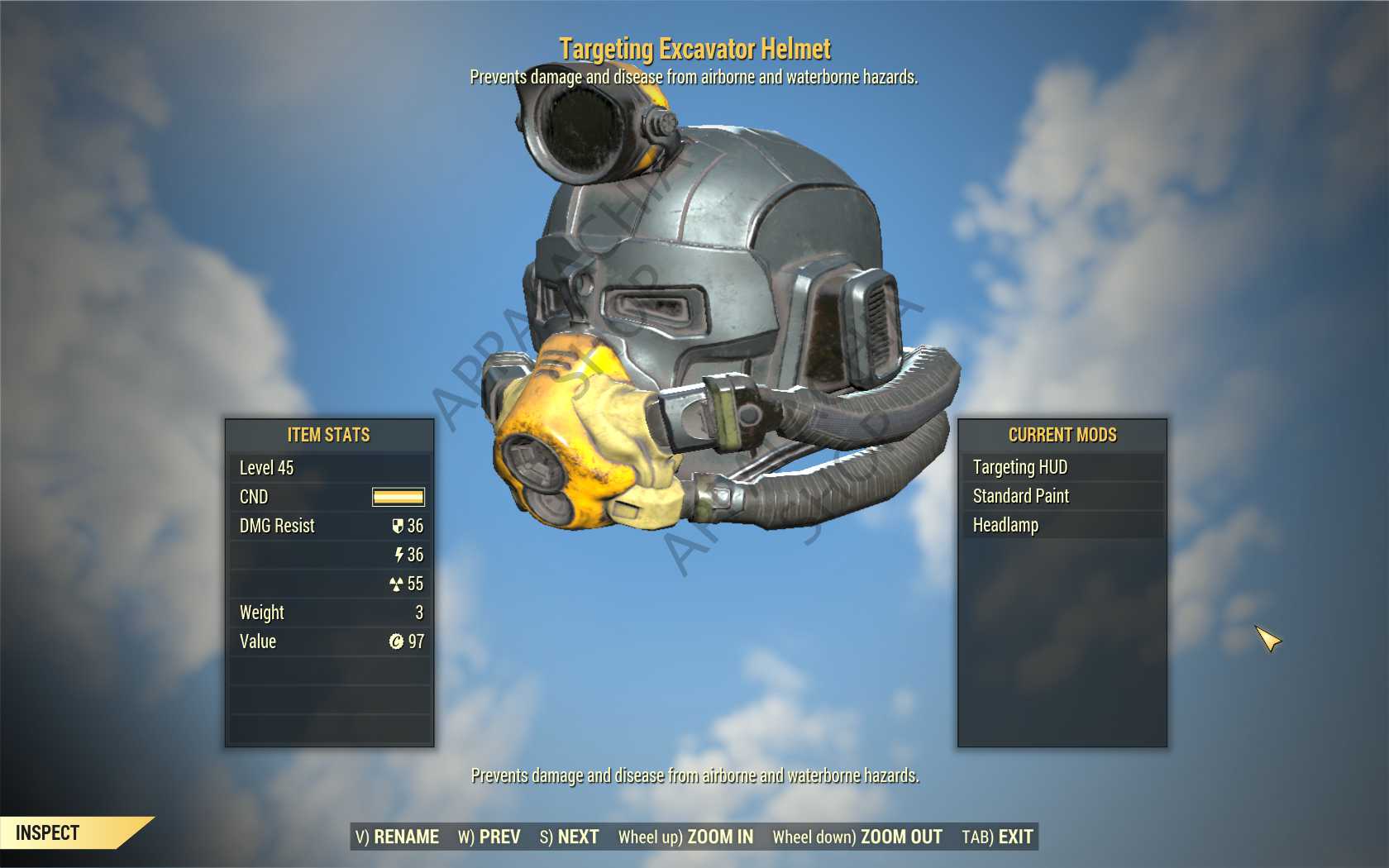1389x868 pixels.
Task: Select the Headlamp mod row
Action: [x=1062, y=525]
